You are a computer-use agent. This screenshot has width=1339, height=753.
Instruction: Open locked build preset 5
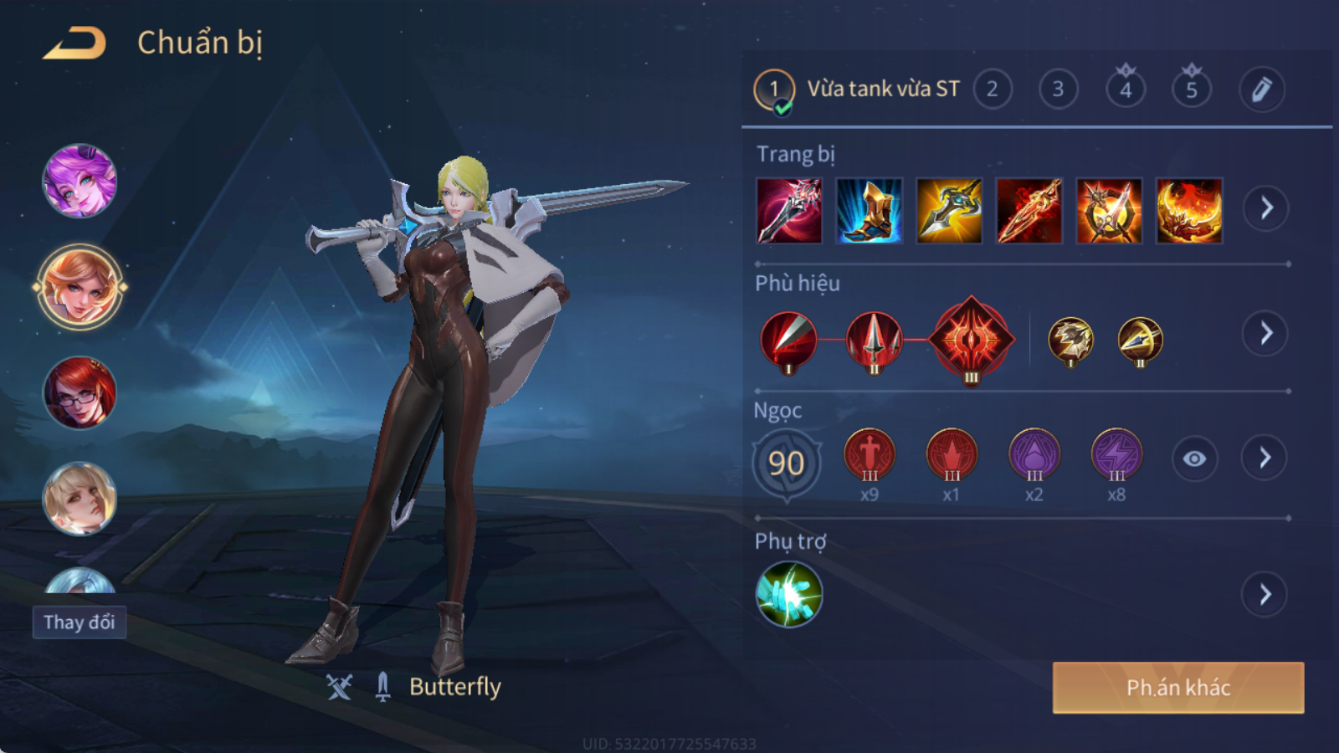[x=1191, y=90]
